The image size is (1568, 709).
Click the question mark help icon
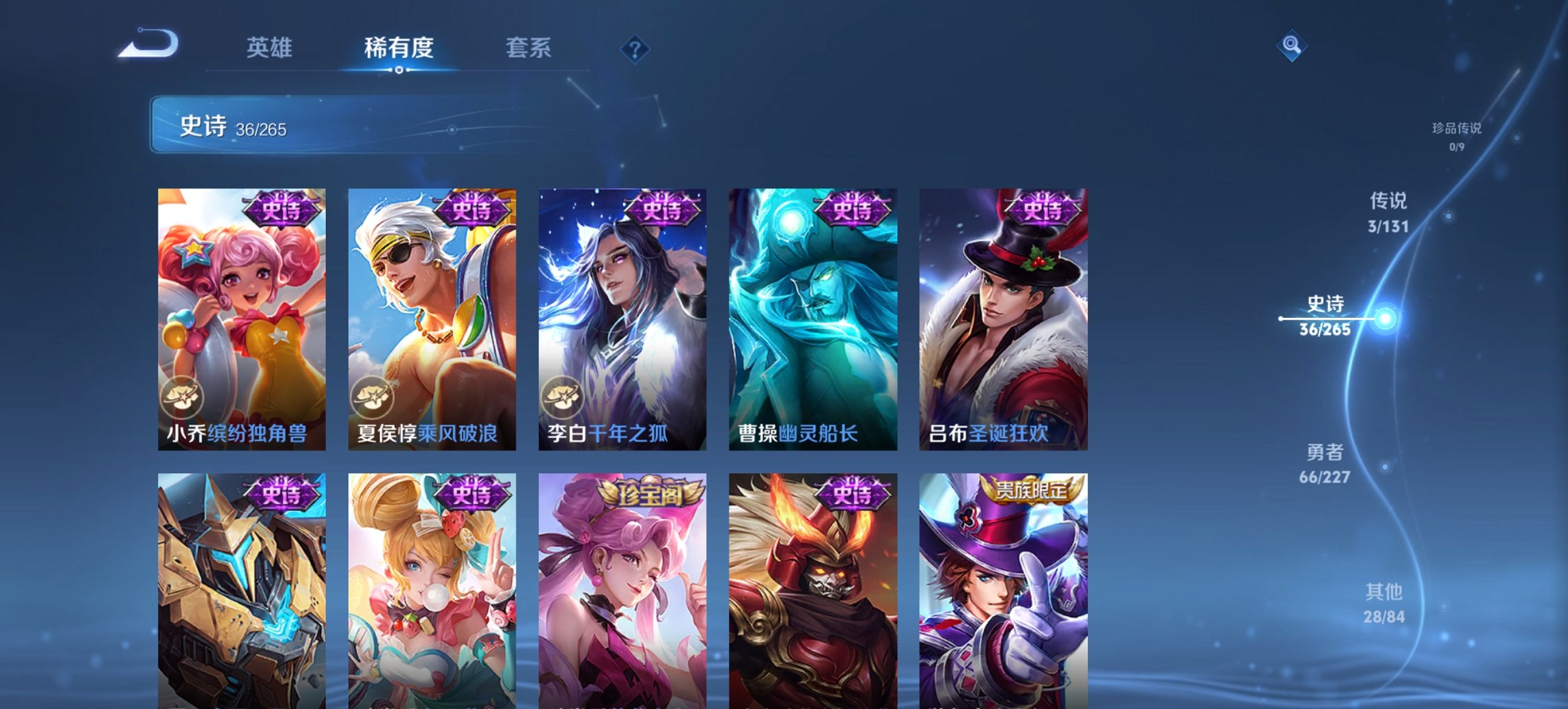point(635,49)
